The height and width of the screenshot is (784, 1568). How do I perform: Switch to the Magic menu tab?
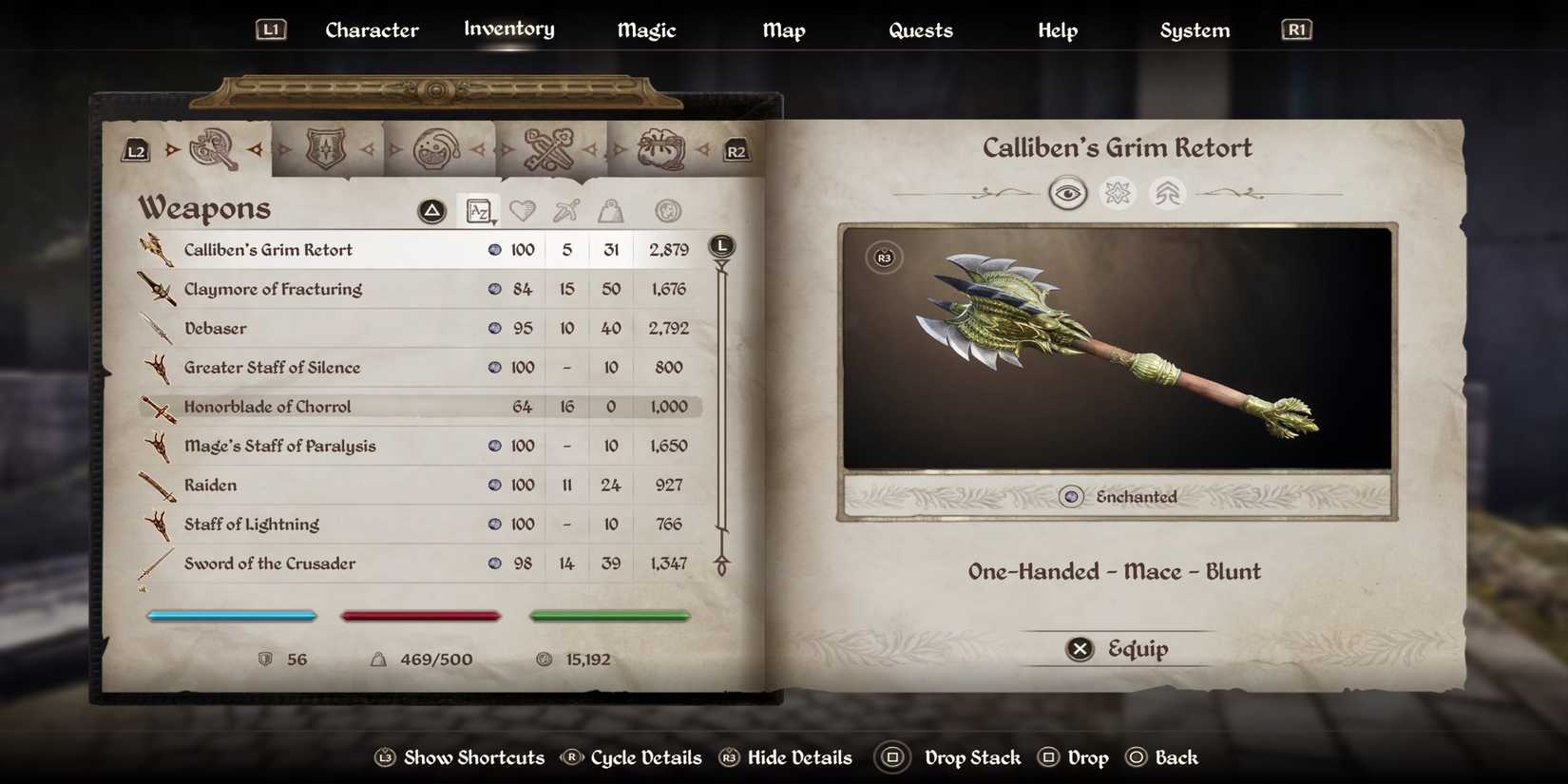(x=646, y=29)
